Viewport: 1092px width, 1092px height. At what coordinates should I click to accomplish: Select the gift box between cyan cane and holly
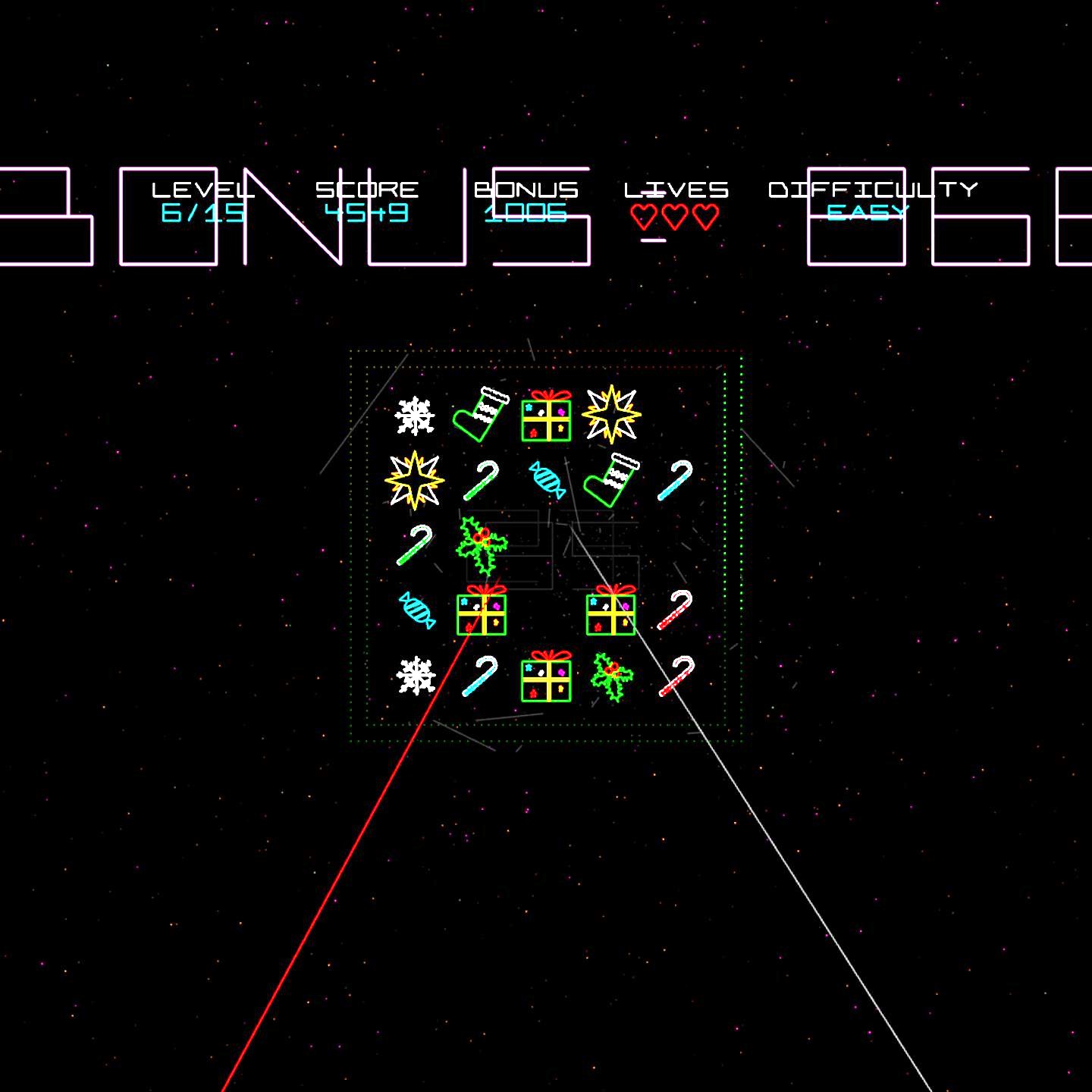[x=546, y=677]
